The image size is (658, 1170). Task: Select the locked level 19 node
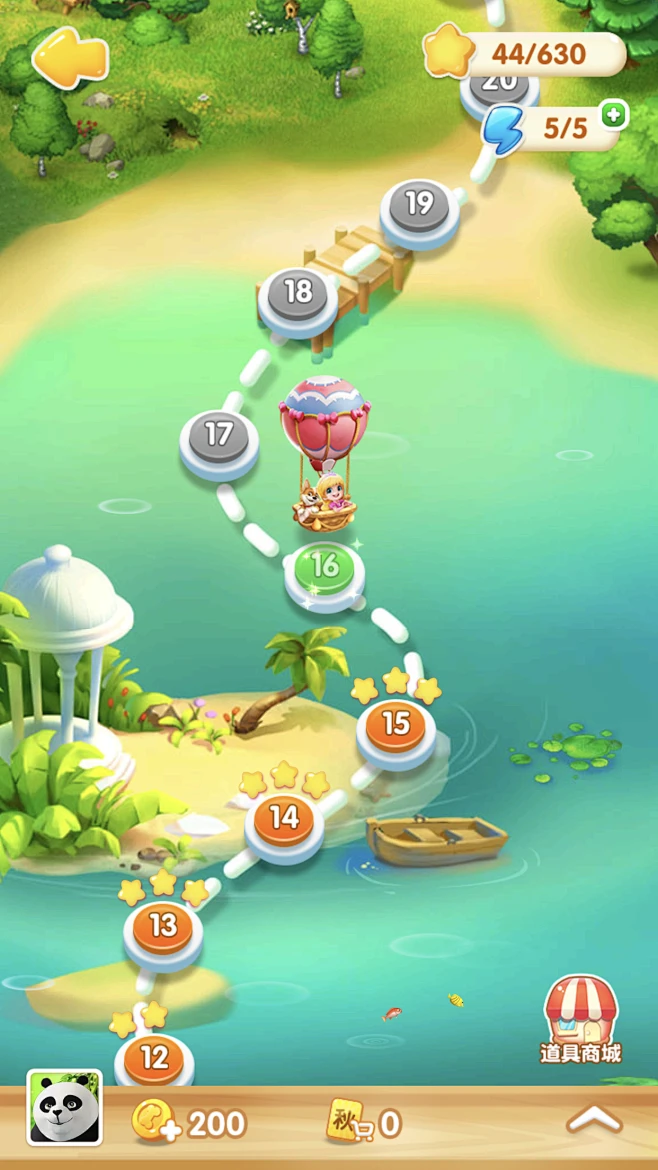click(419, 206)
